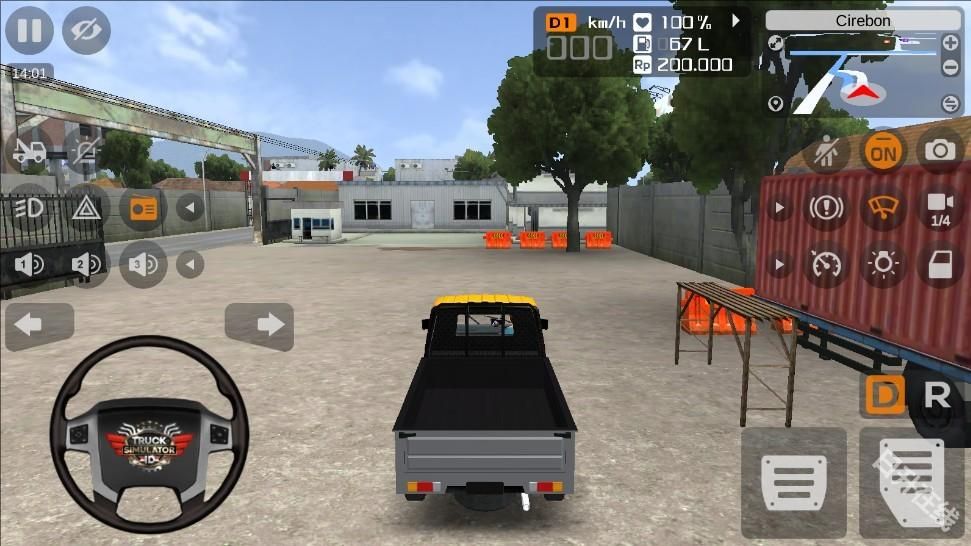Shift into reverse gear R
The image size is (971, 546).
937,396
